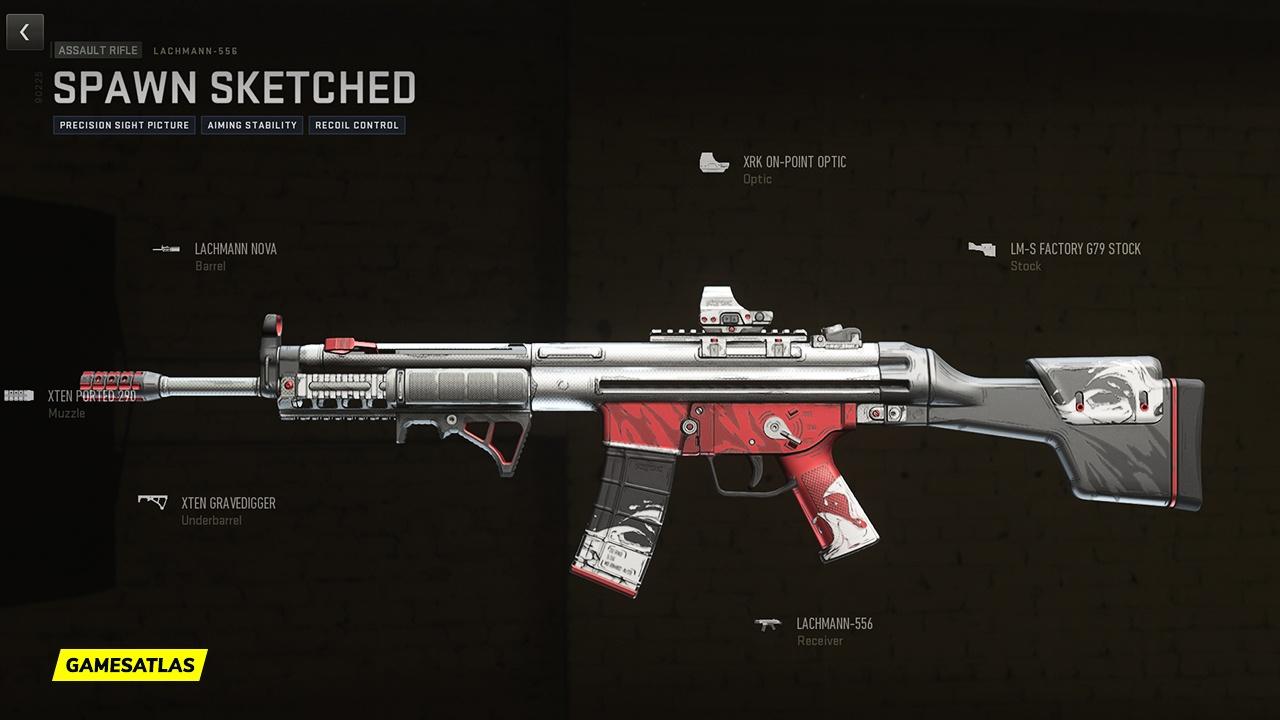The image size is (1280, 720).
Task: Click the Recoil Control tag
Action: point(356,125)
